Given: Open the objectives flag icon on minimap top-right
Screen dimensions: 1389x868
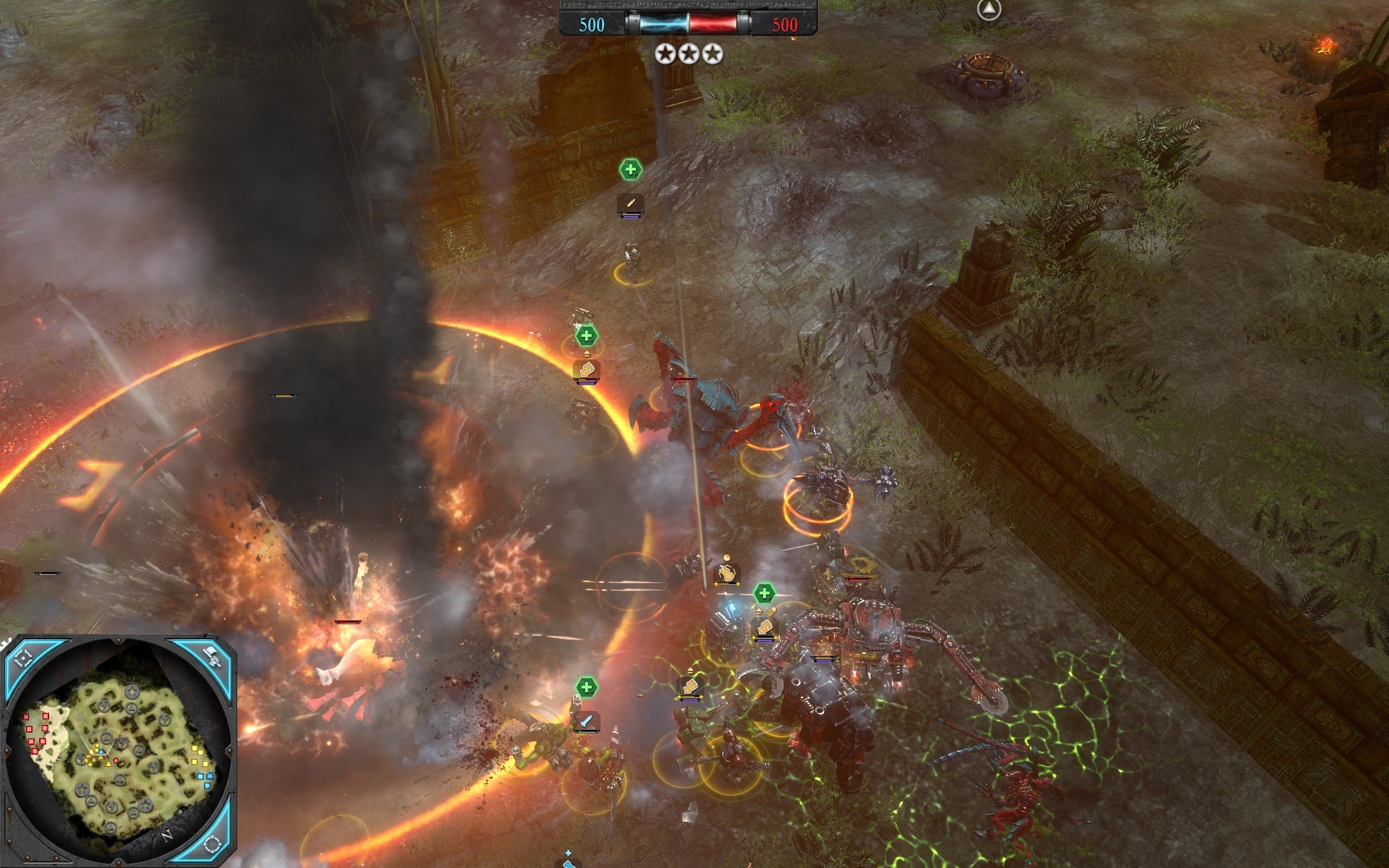Looking at the screenshot, I should click(213, 655).
